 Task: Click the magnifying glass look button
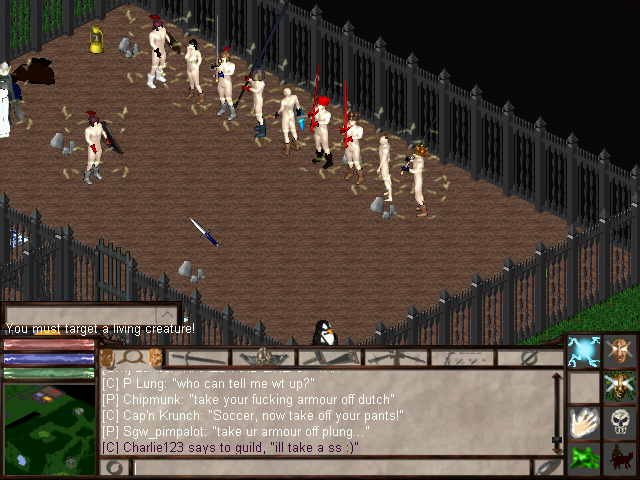131,357
